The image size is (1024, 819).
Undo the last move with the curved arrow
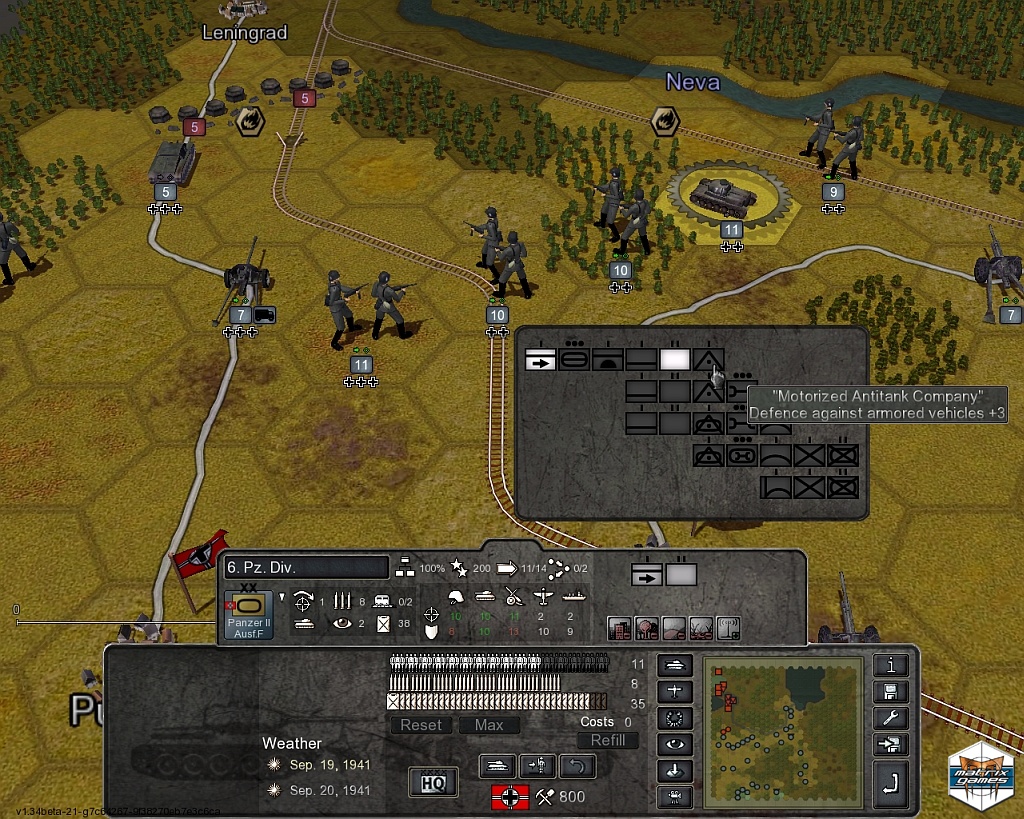point(577,767)
